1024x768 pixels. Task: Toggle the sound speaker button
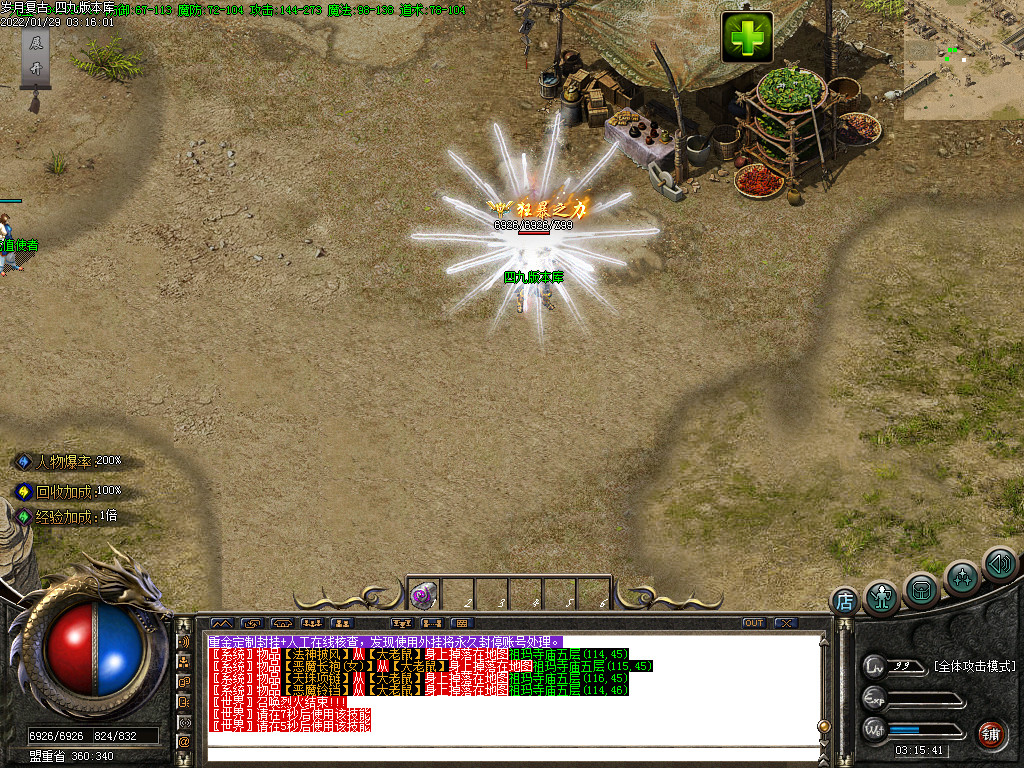tap(999, 563)
